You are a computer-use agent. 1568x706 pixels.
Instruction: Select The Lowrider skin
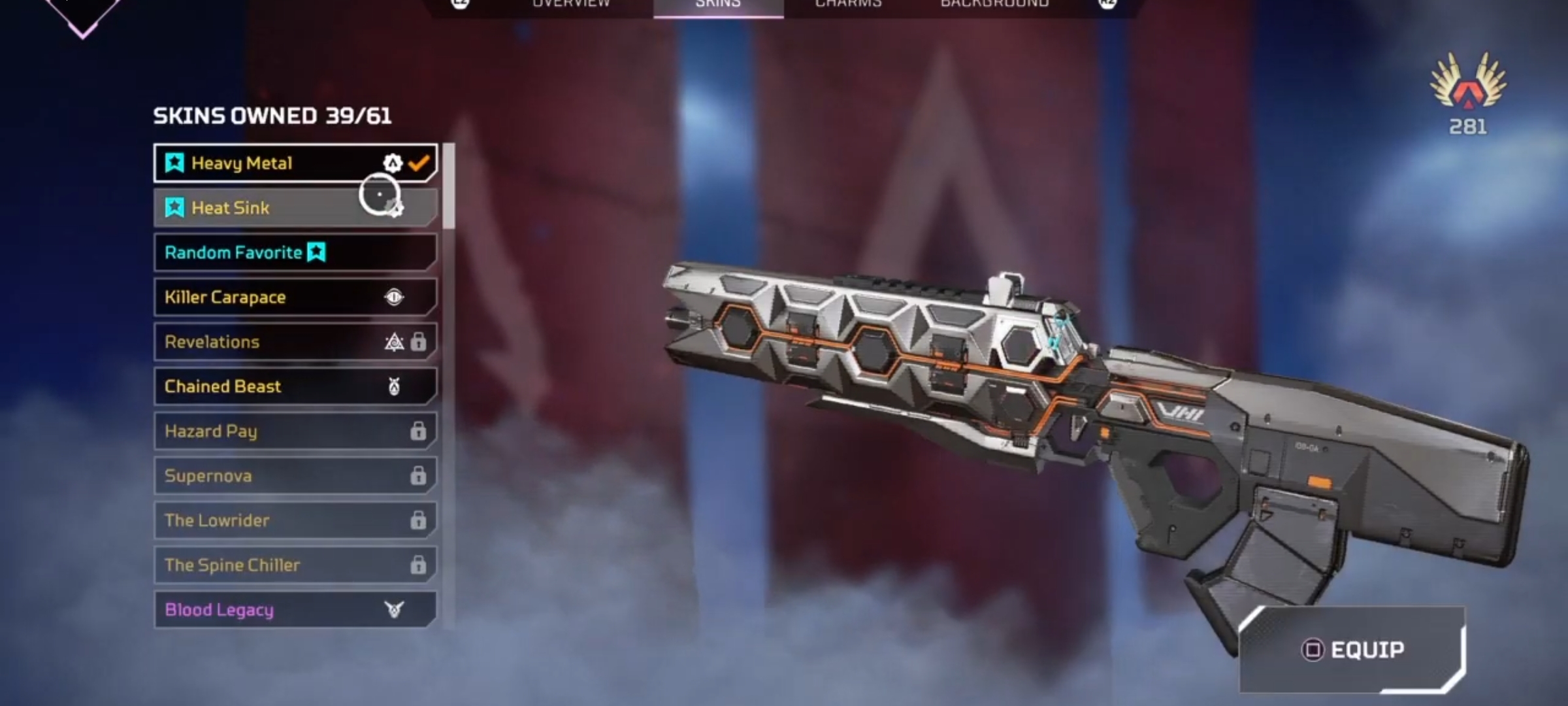294,520
